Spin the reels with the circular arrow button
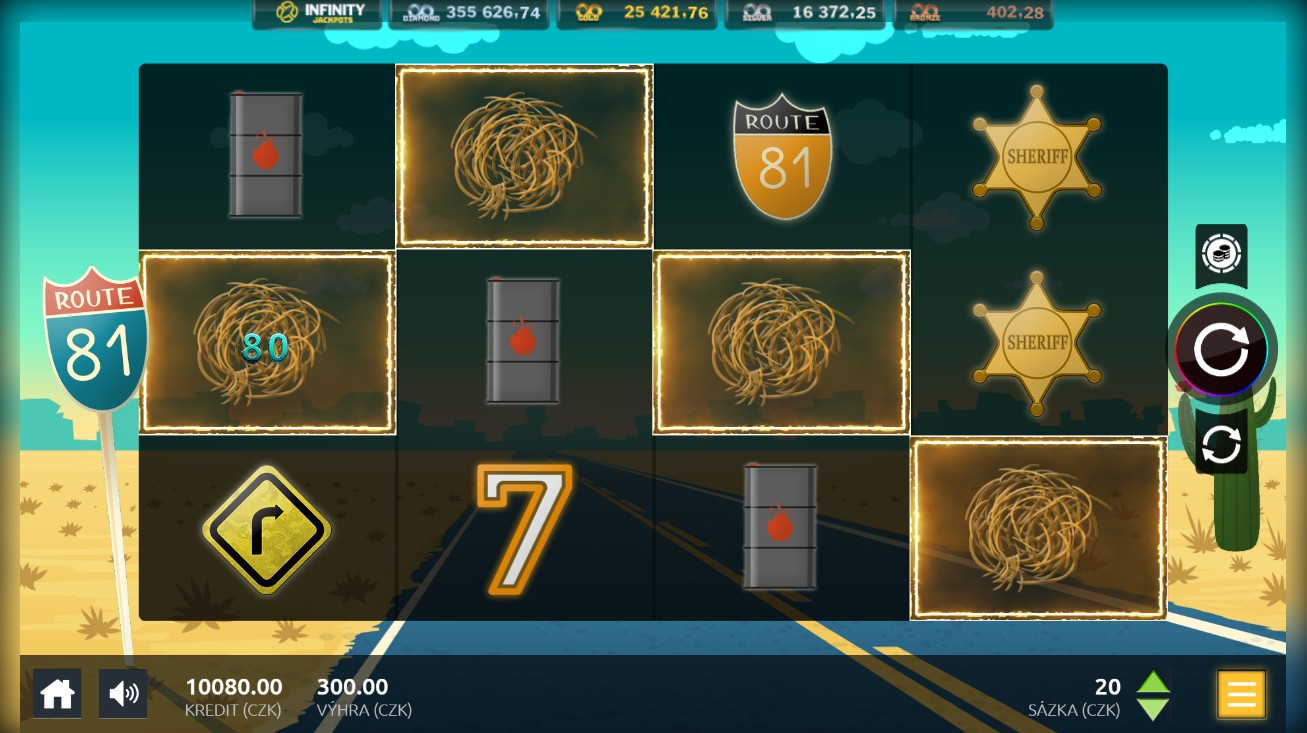Screen dimensions: 1307x733 [x=1221, y=350]
